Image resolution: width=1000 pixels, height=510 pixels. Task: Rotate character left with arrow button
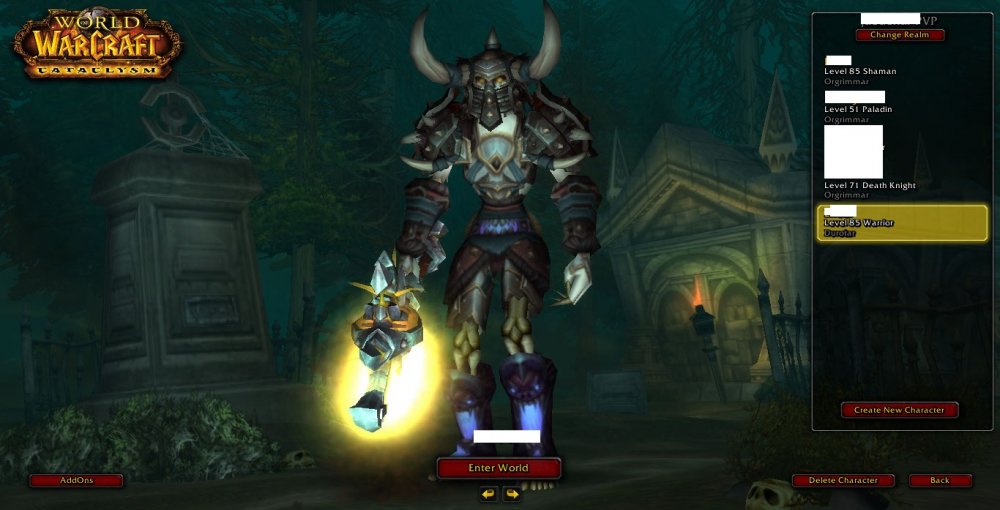click(488, 493)
